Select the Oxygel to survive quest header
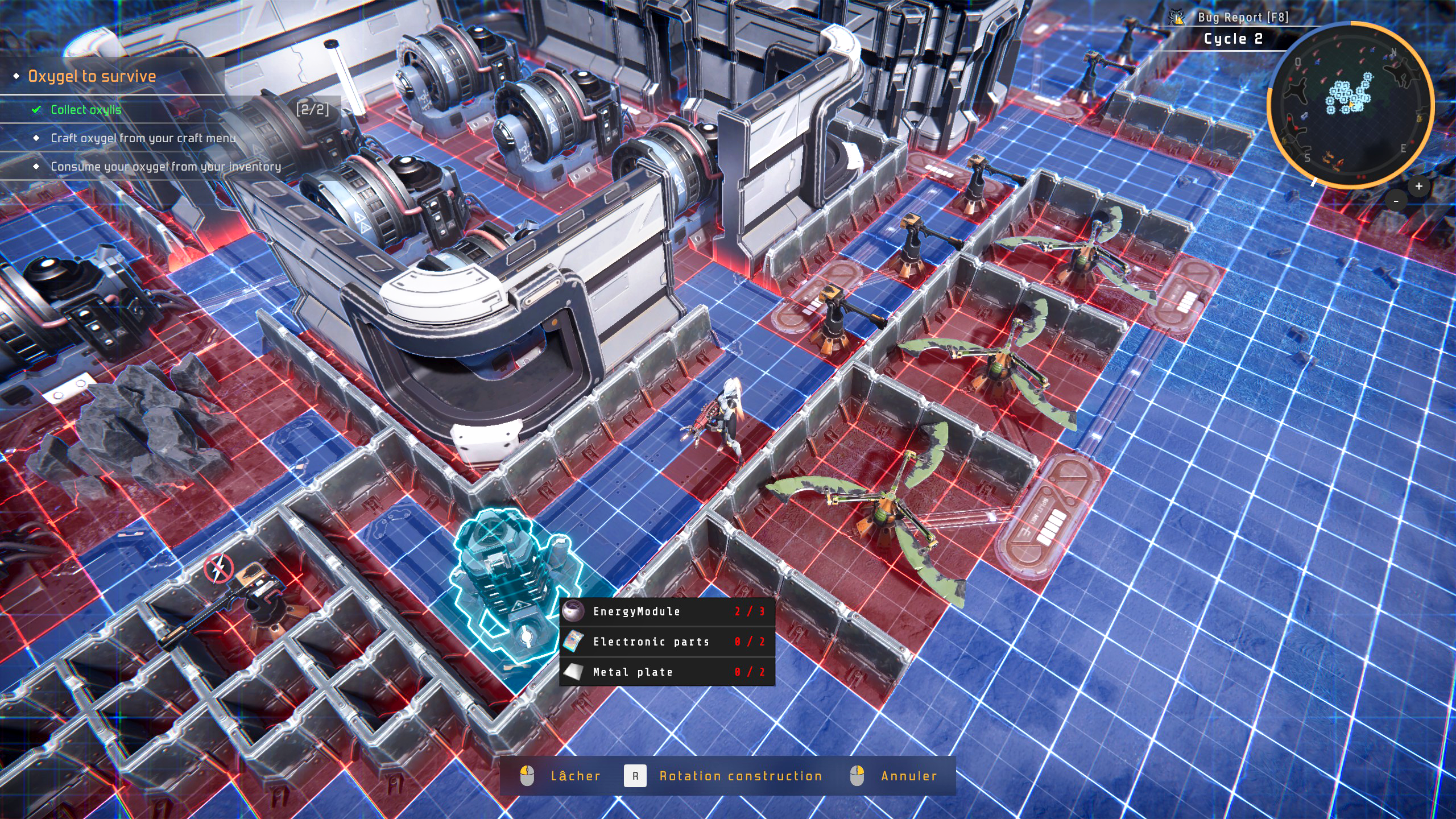 click(92, 76)
